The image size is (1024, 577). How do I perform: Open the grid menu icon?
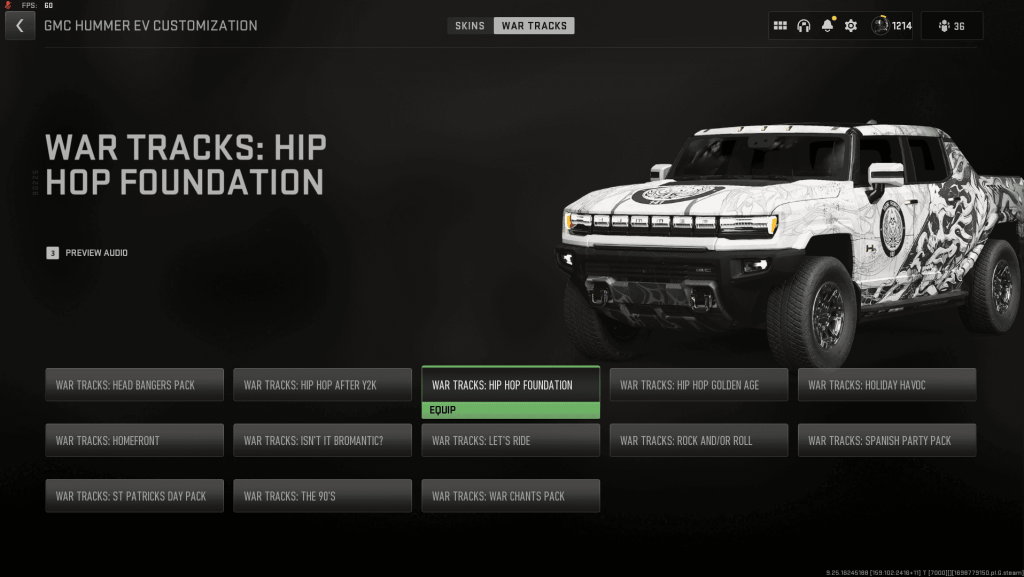point(781,26)
